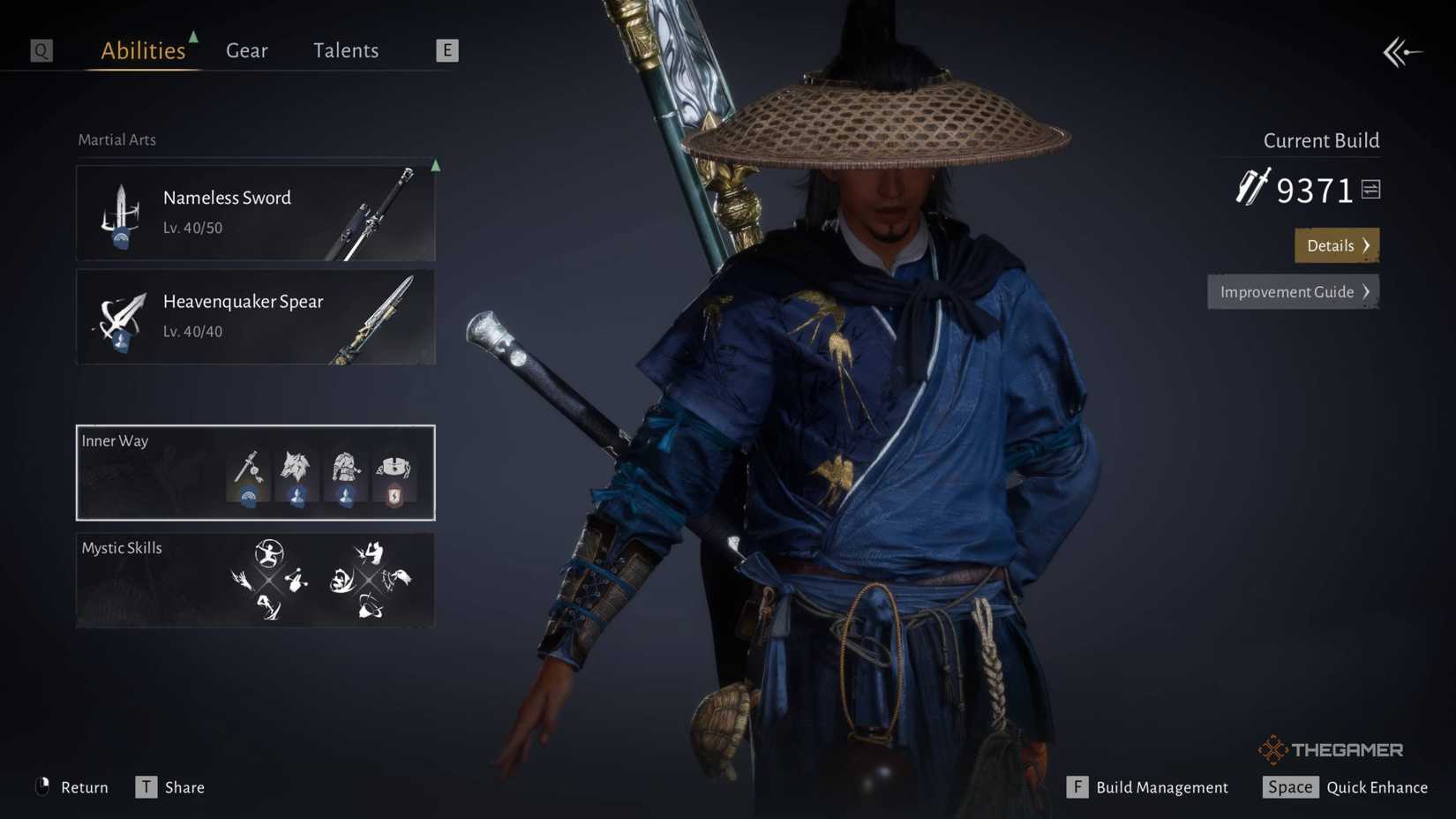This screenshot has width=1456, height=819.
Task: Select the sword talisman Inner Way slot
Action: (250, 474)
